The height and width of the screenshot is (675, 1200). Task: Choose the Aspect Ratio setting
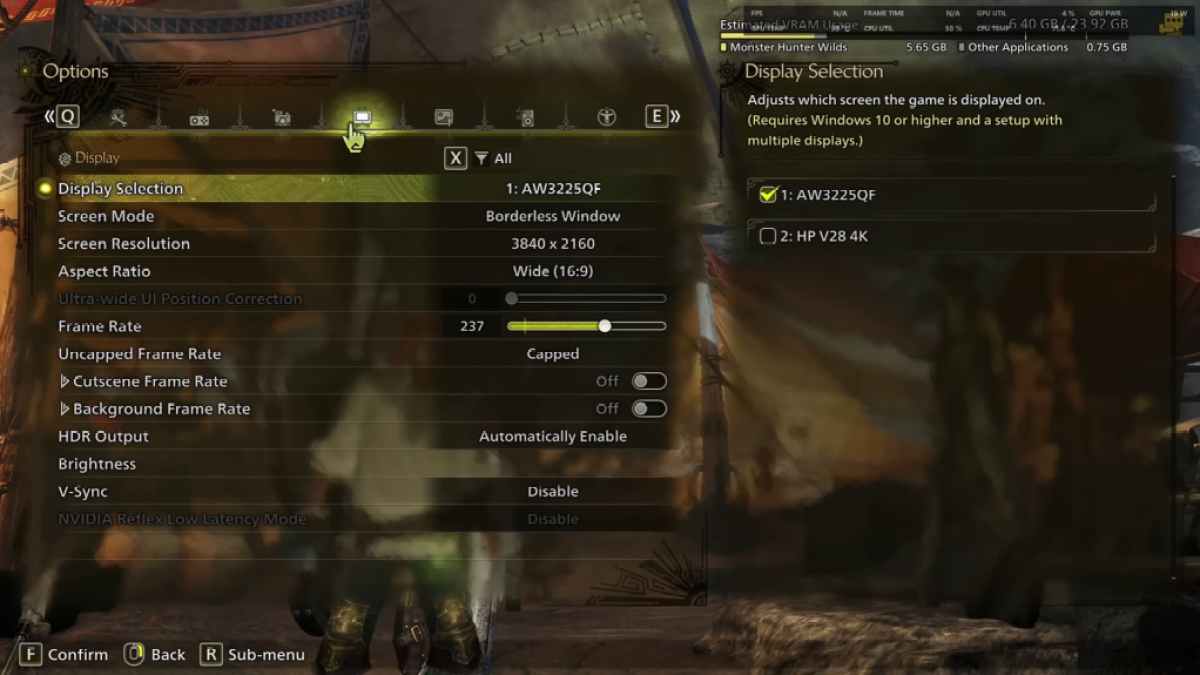pyautogui.click(x=552, y=271)
